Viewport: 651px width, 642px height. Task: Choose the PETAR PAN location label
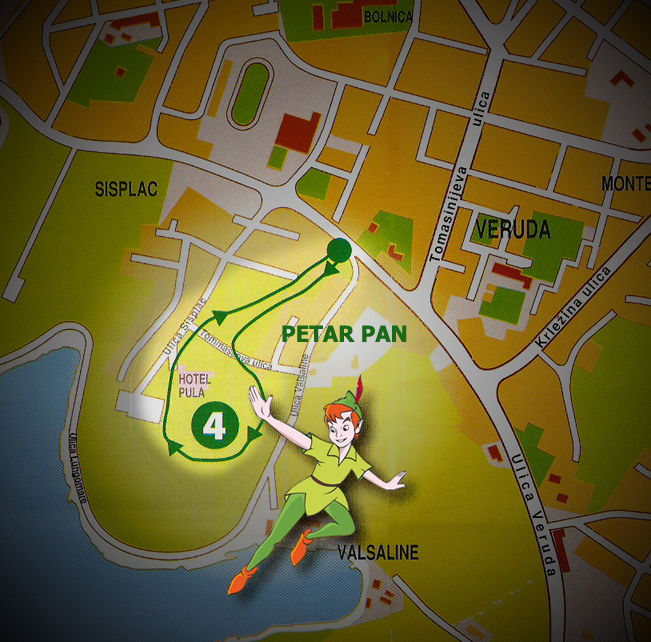coord(344,333)
